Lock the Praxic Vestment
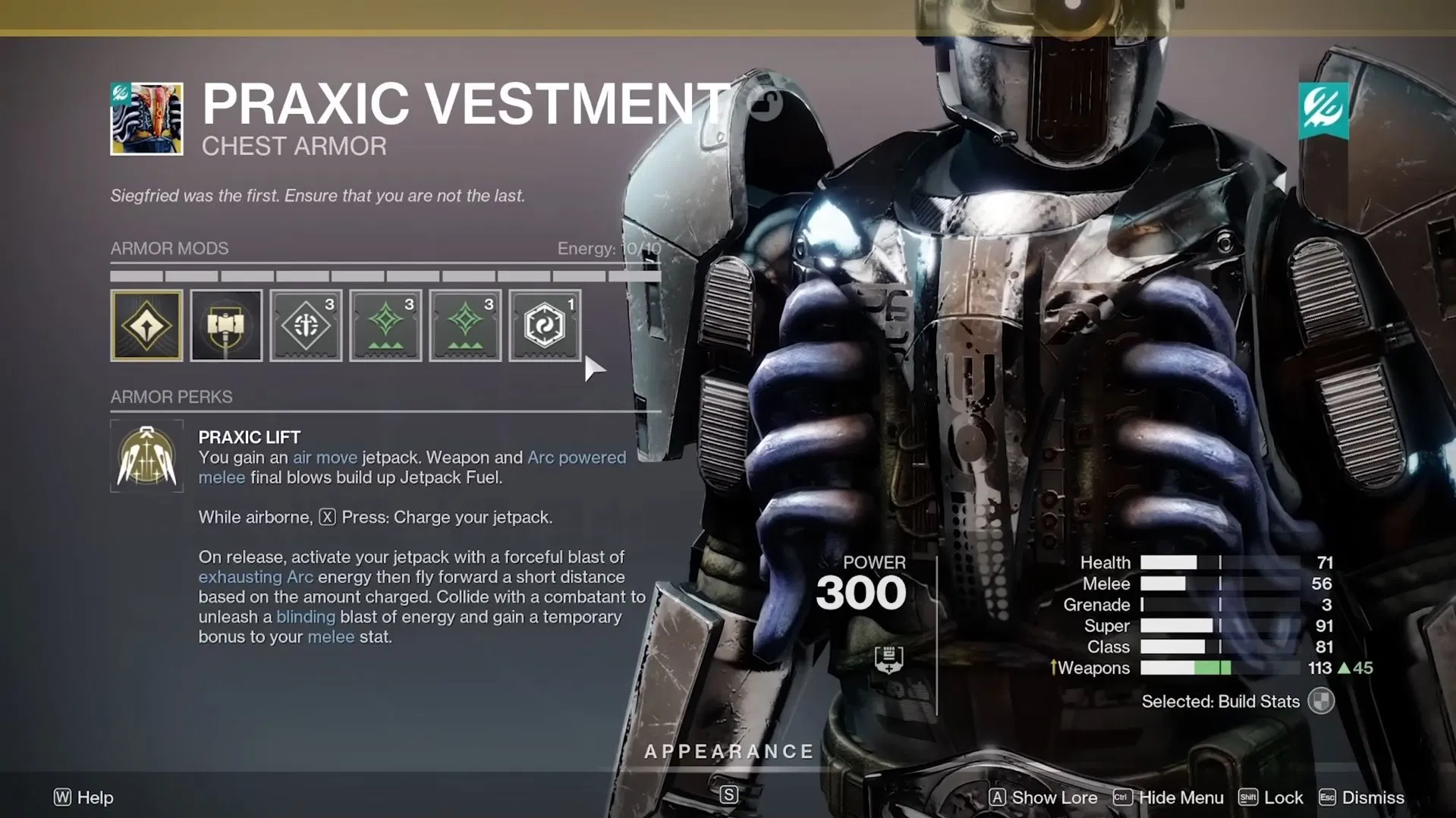The width and height of the screenshot is (1456, 818). point(1271,798)
